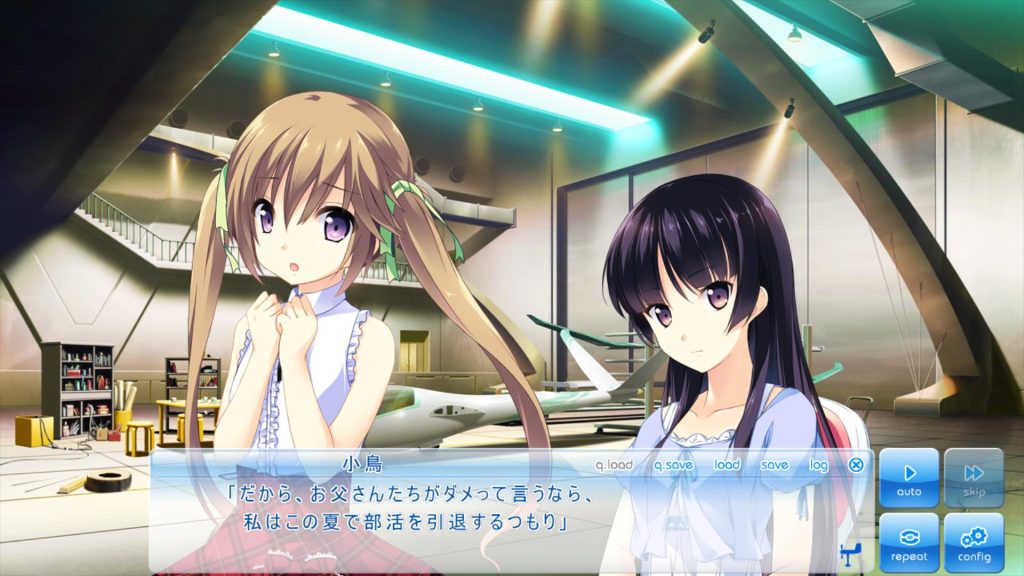Open the config settings

tap(974, 542)
